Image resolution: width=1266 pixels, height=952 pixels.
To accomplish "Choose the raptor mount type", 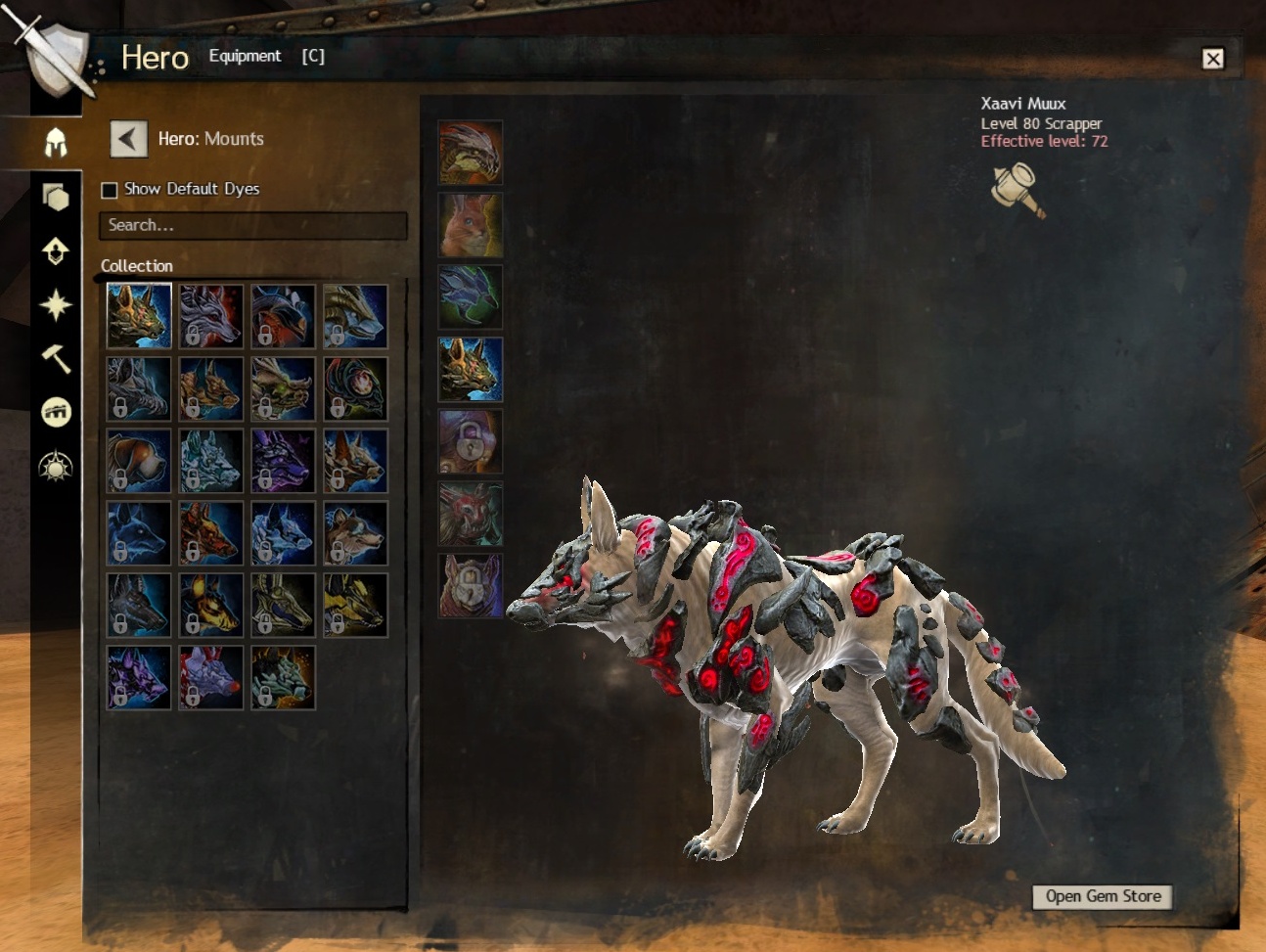I will coord(470,153).
